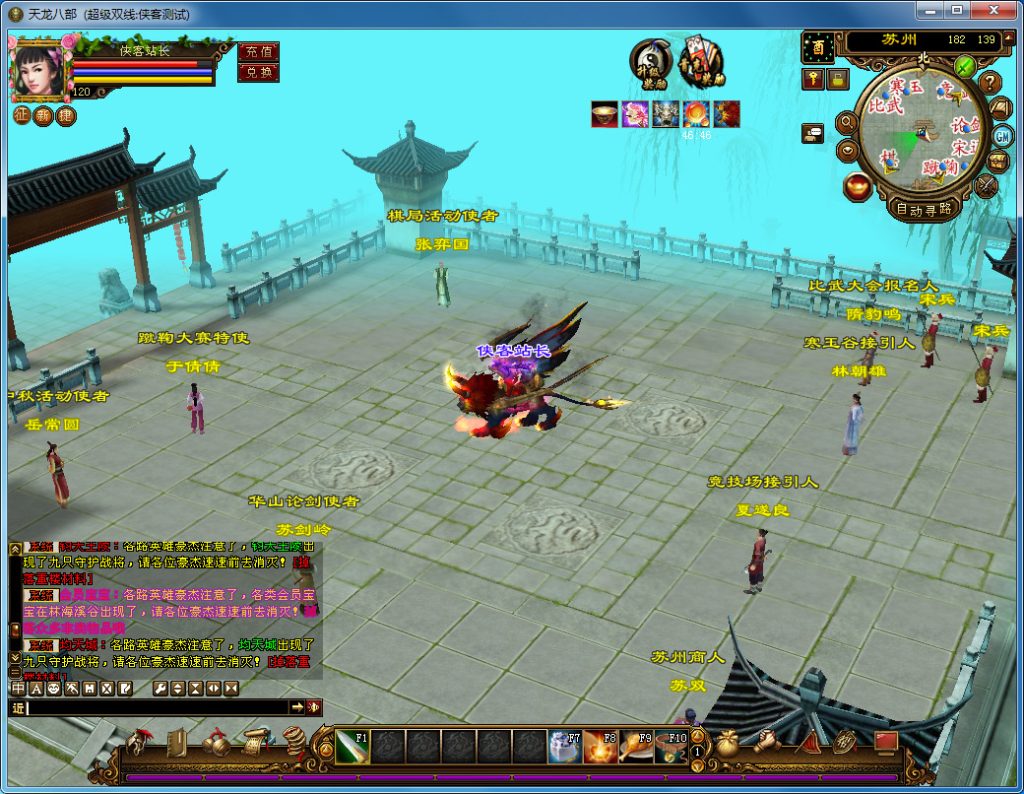Viewport: 1024px width, 794px height.
Task: Open the money bag inventory icon
Action: [727, 743]
